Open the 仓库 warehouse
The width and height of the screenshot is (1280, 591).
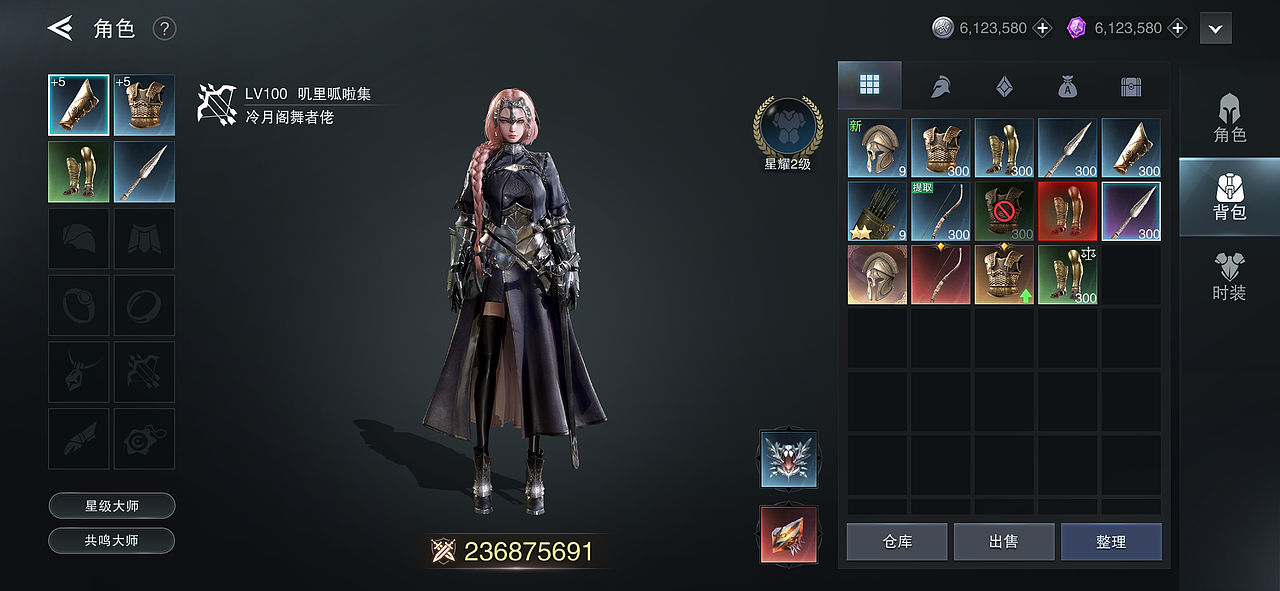[897, 542]
